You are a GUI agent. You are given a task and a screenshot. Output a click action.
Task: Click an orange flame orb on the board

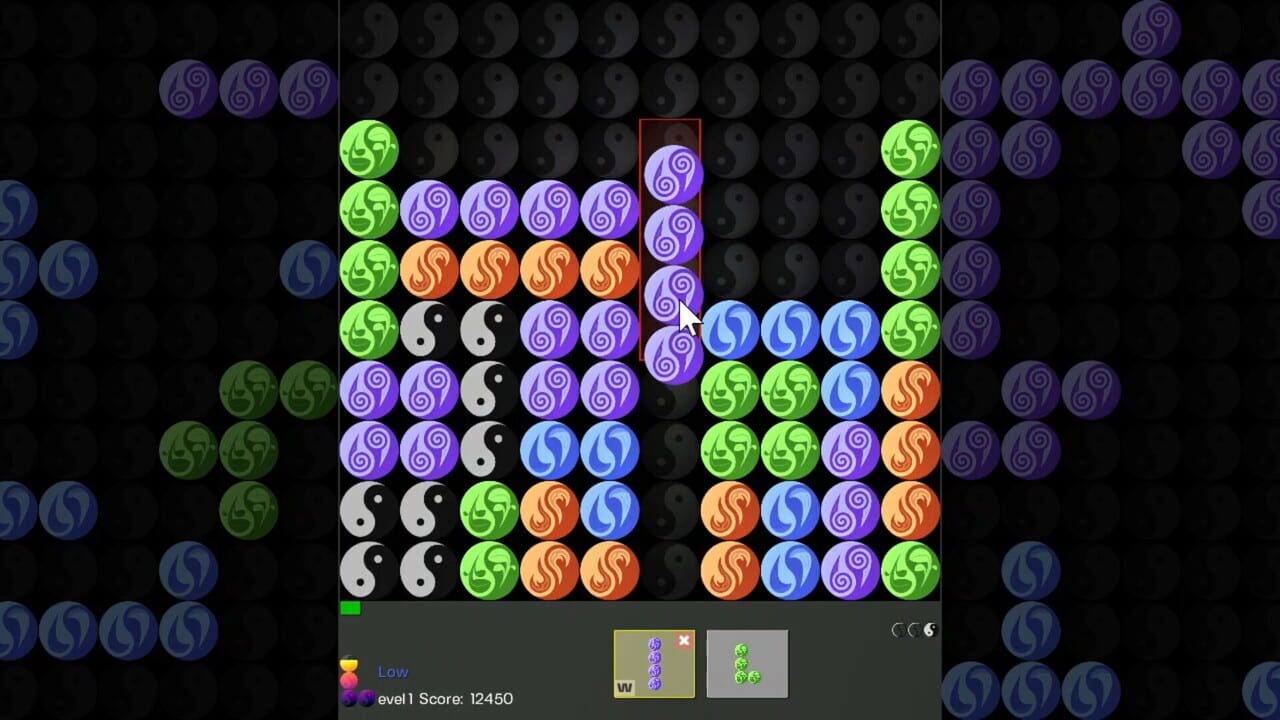[430, 268]
